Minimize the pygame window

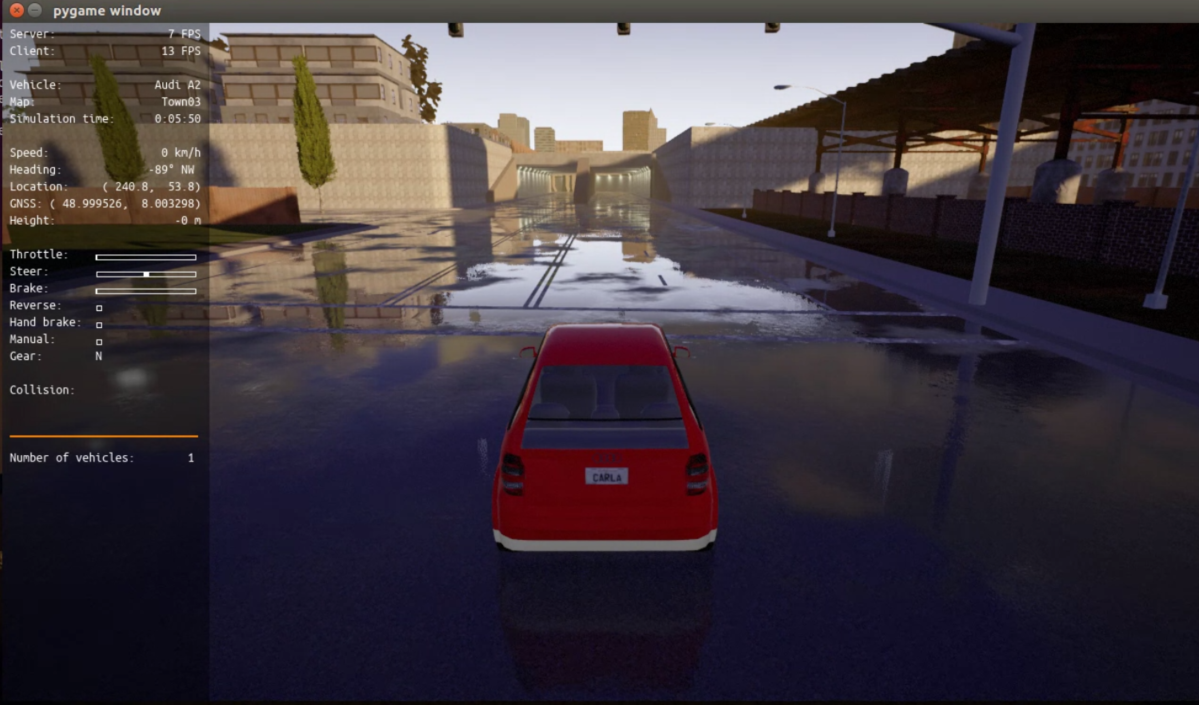coord(35,10)
